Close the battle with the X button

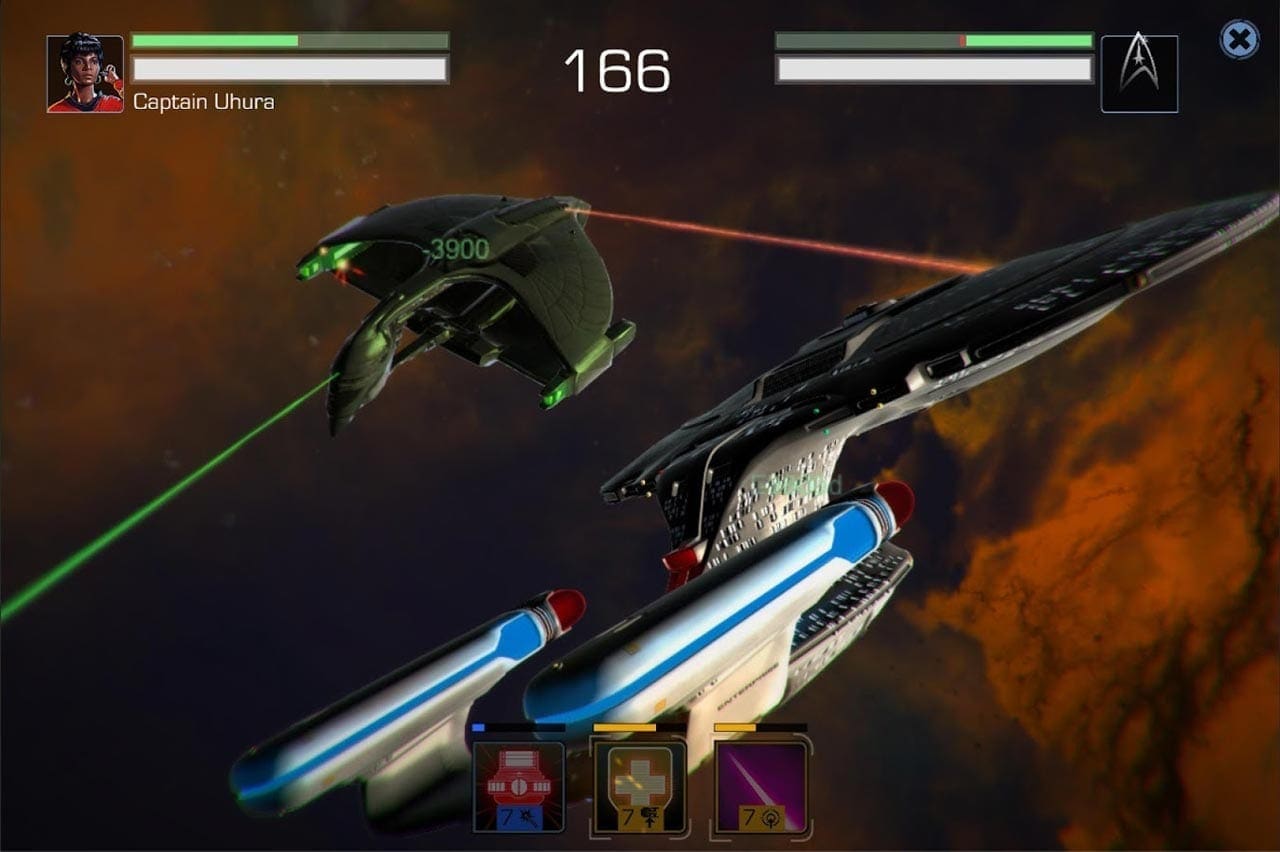[x=1239, y=40]
